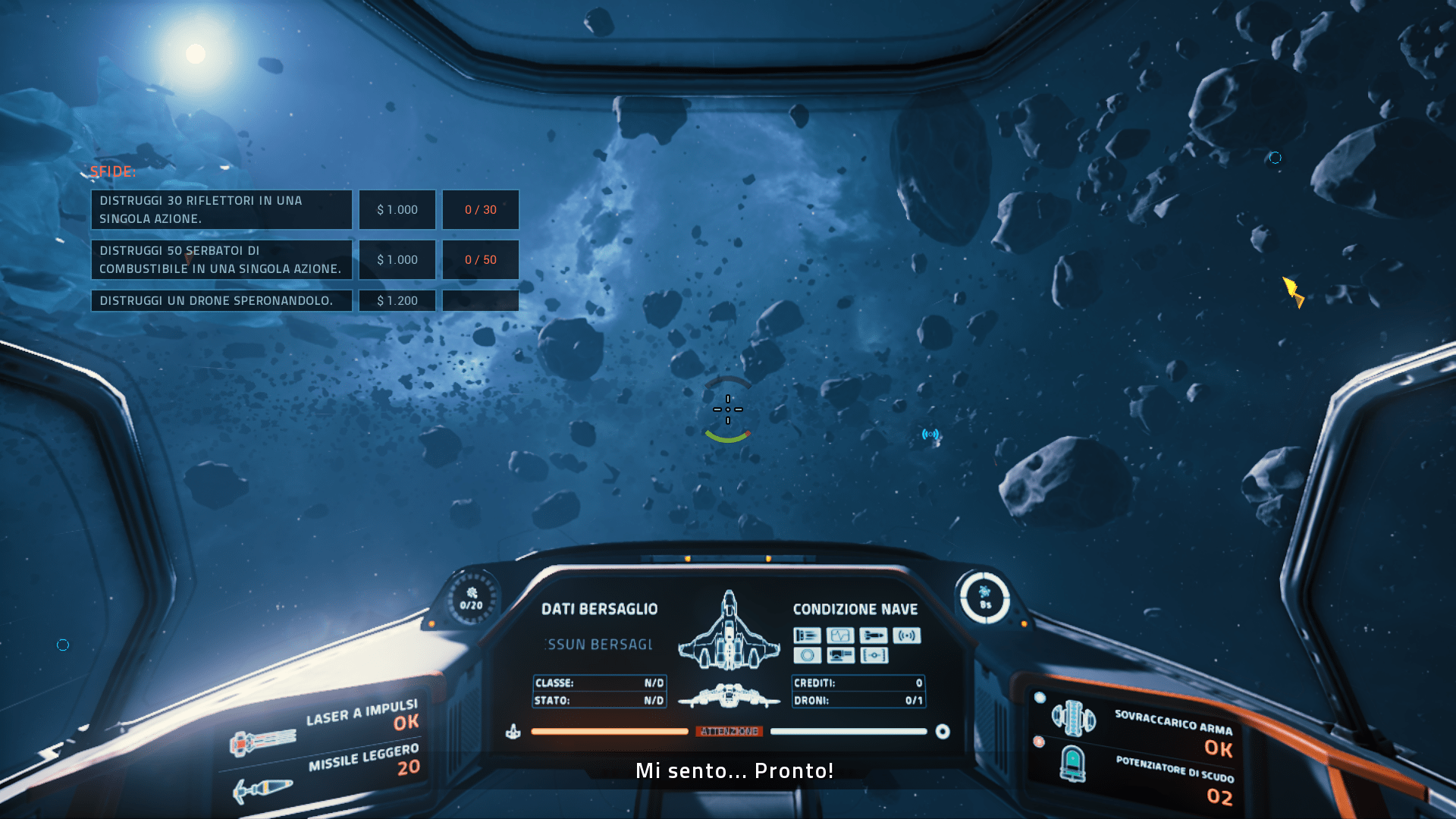Select the 50 serbatoi di combustibile challenge

pos(221,259)
